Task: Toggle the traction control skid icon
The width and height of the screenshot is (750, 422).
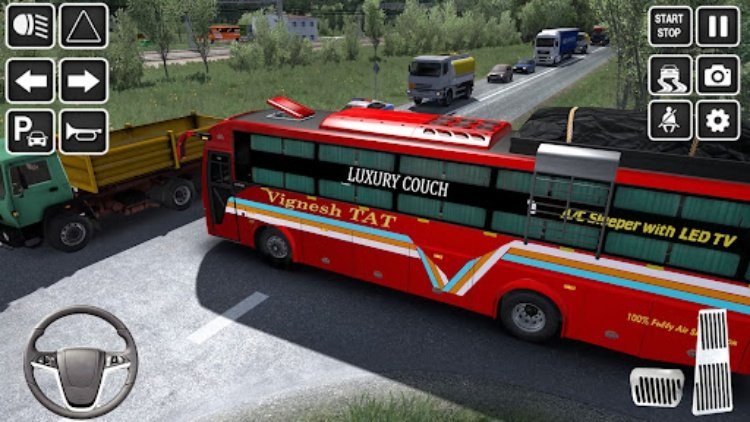Action: [x=670, y=75]
